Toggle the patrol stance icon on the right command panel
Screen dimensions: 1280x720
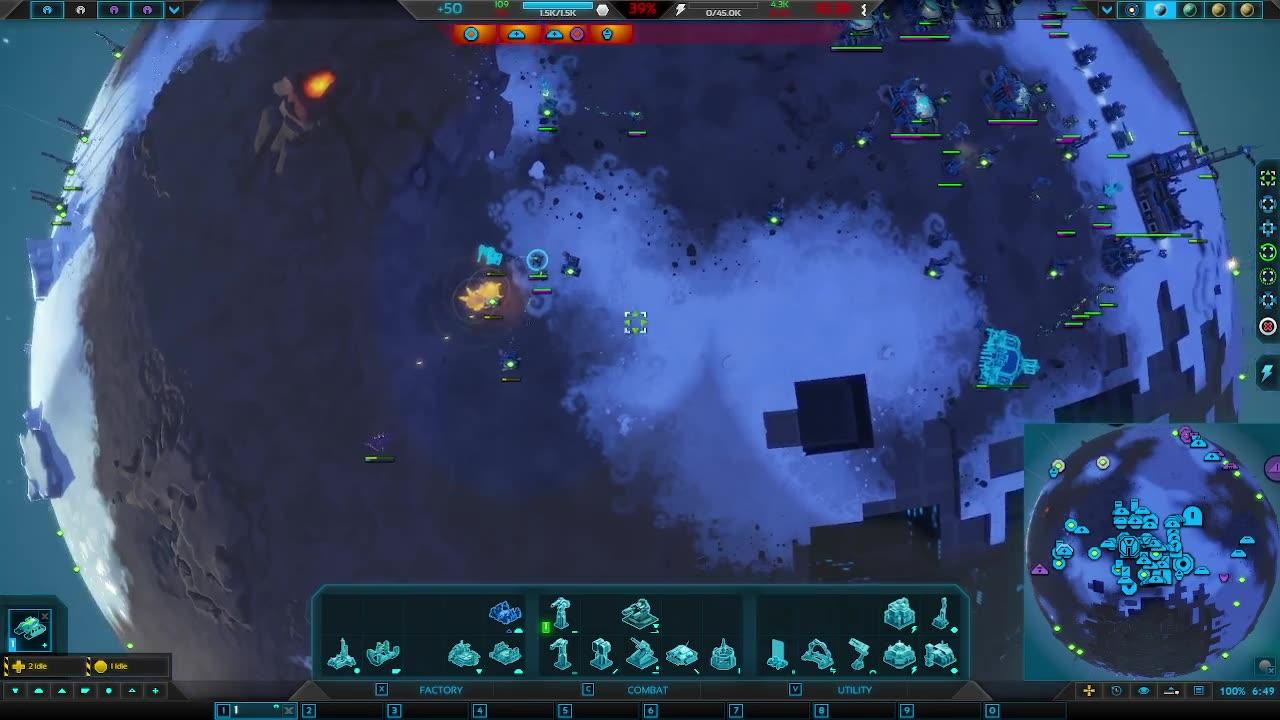click(1267, 252)
